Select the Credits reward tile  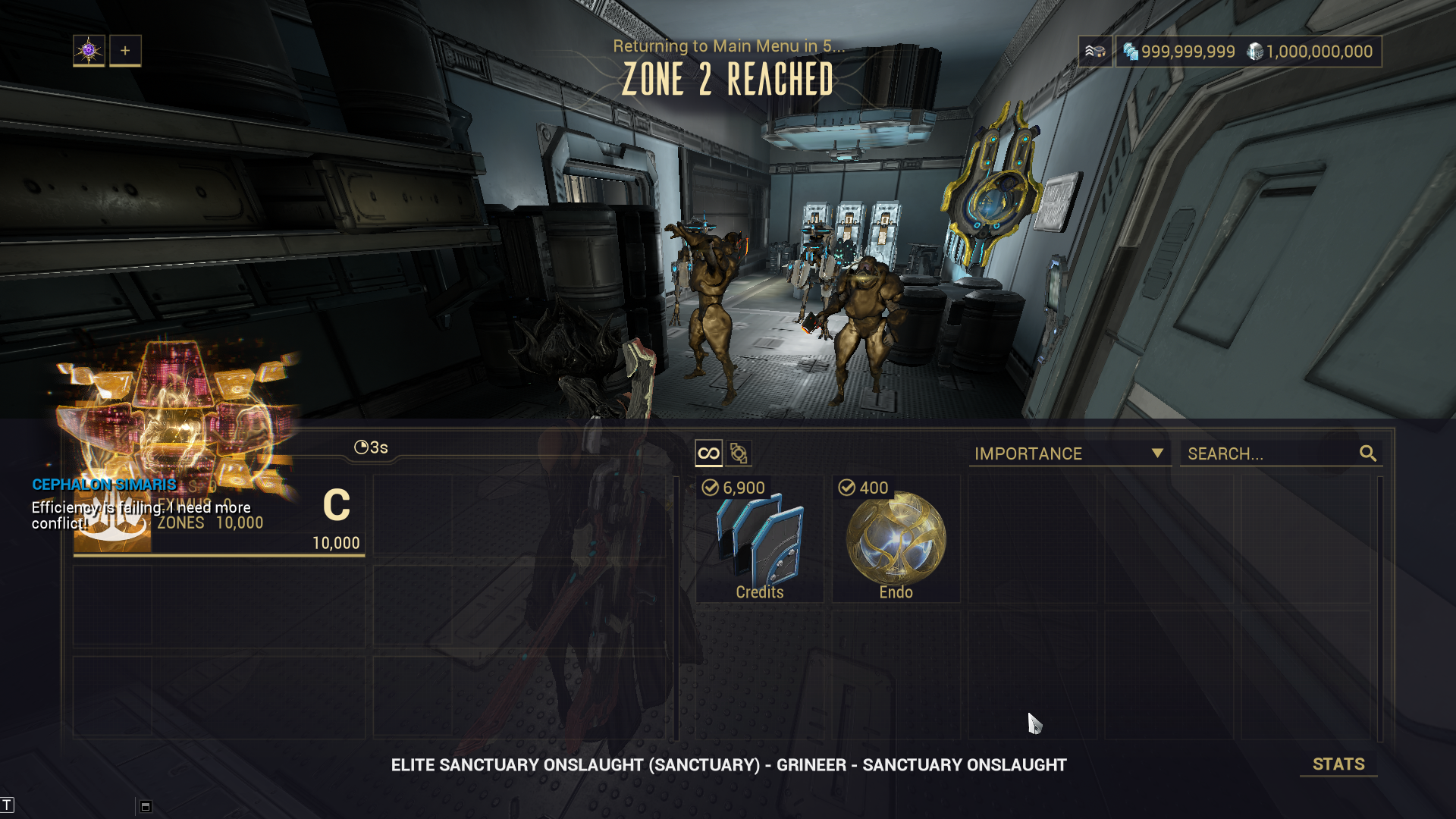pyautogui.click(x=760, y=539)
